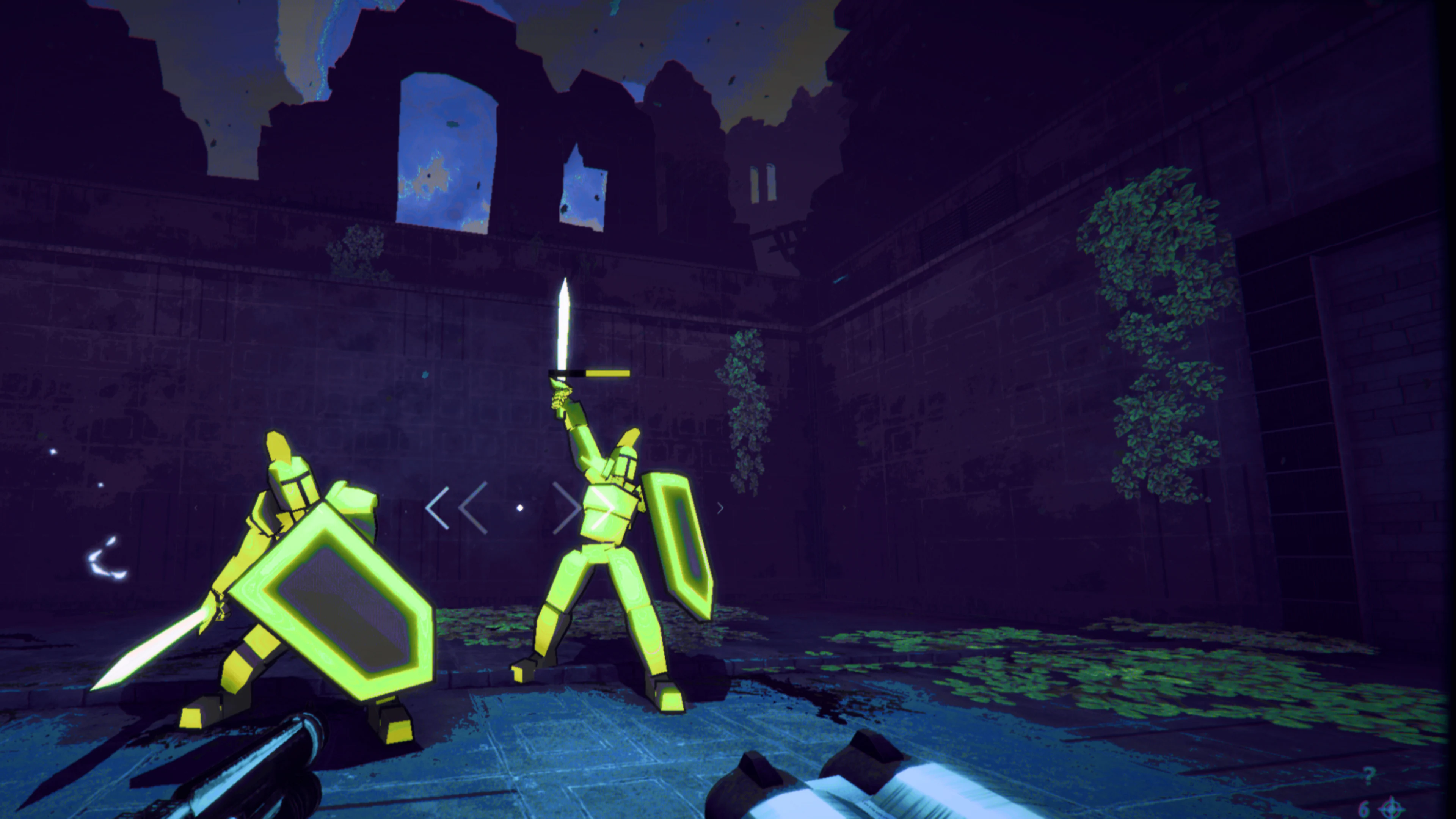Click the currency count showing 6
Image resolution: width=1456 pixels, height=819 pixels.
tap(1365, 810)
